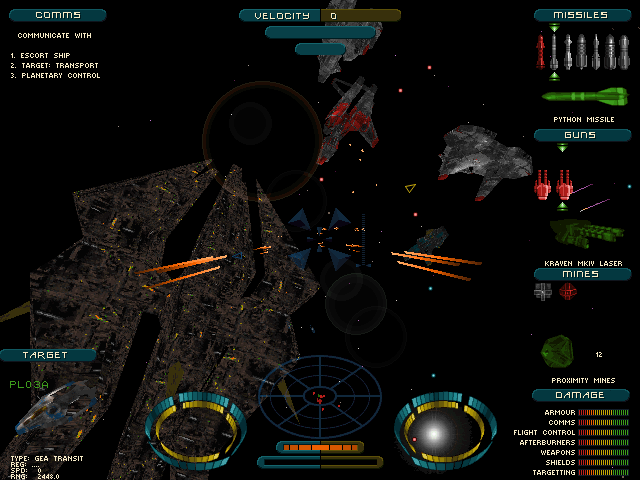The height and width of the screenshot is (480, 640).
Task: Contact Planetary Control
Action: [56, 75]
